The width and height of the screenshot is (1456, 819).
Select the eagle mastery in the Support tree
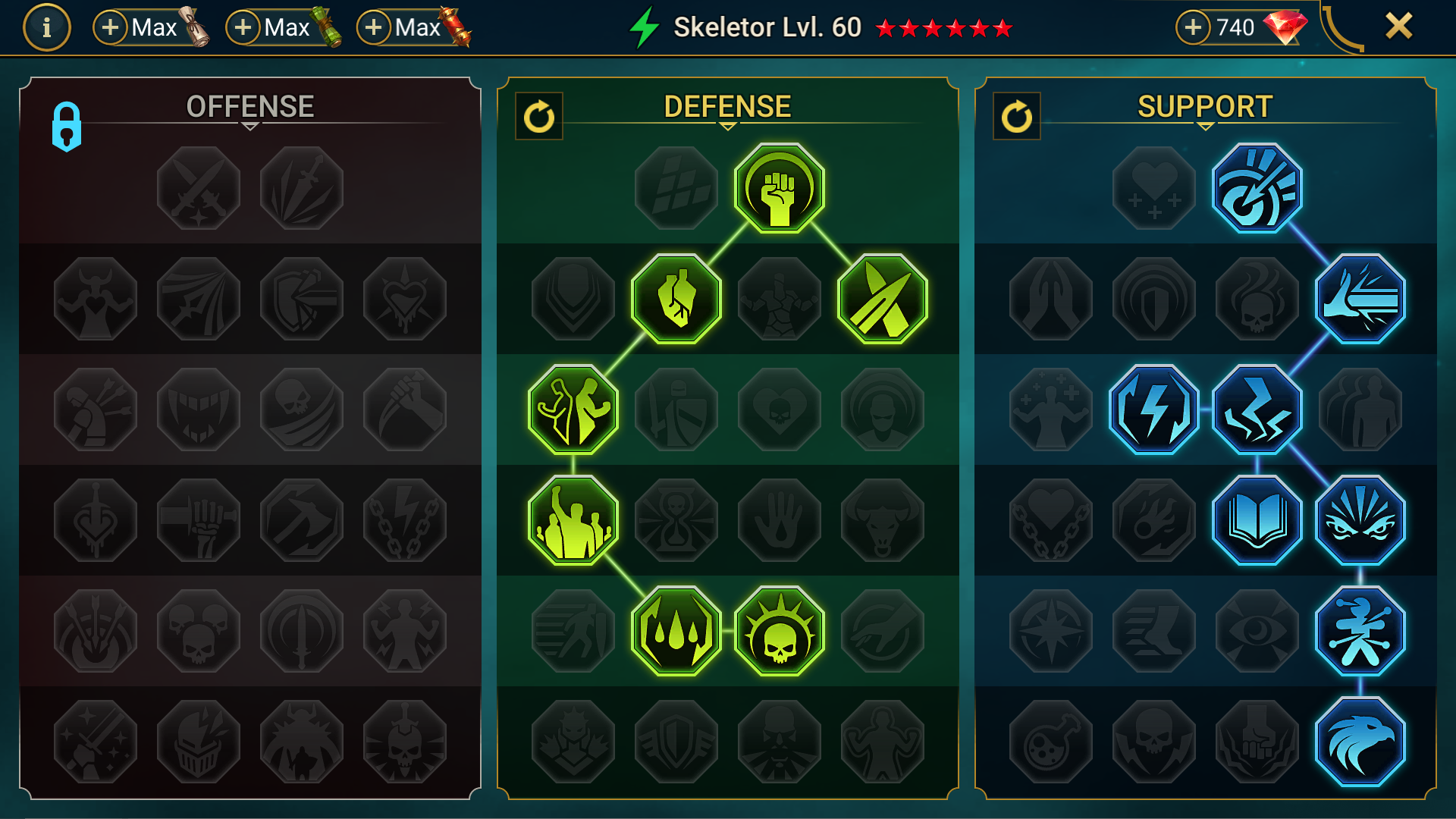click(1359, 741)
